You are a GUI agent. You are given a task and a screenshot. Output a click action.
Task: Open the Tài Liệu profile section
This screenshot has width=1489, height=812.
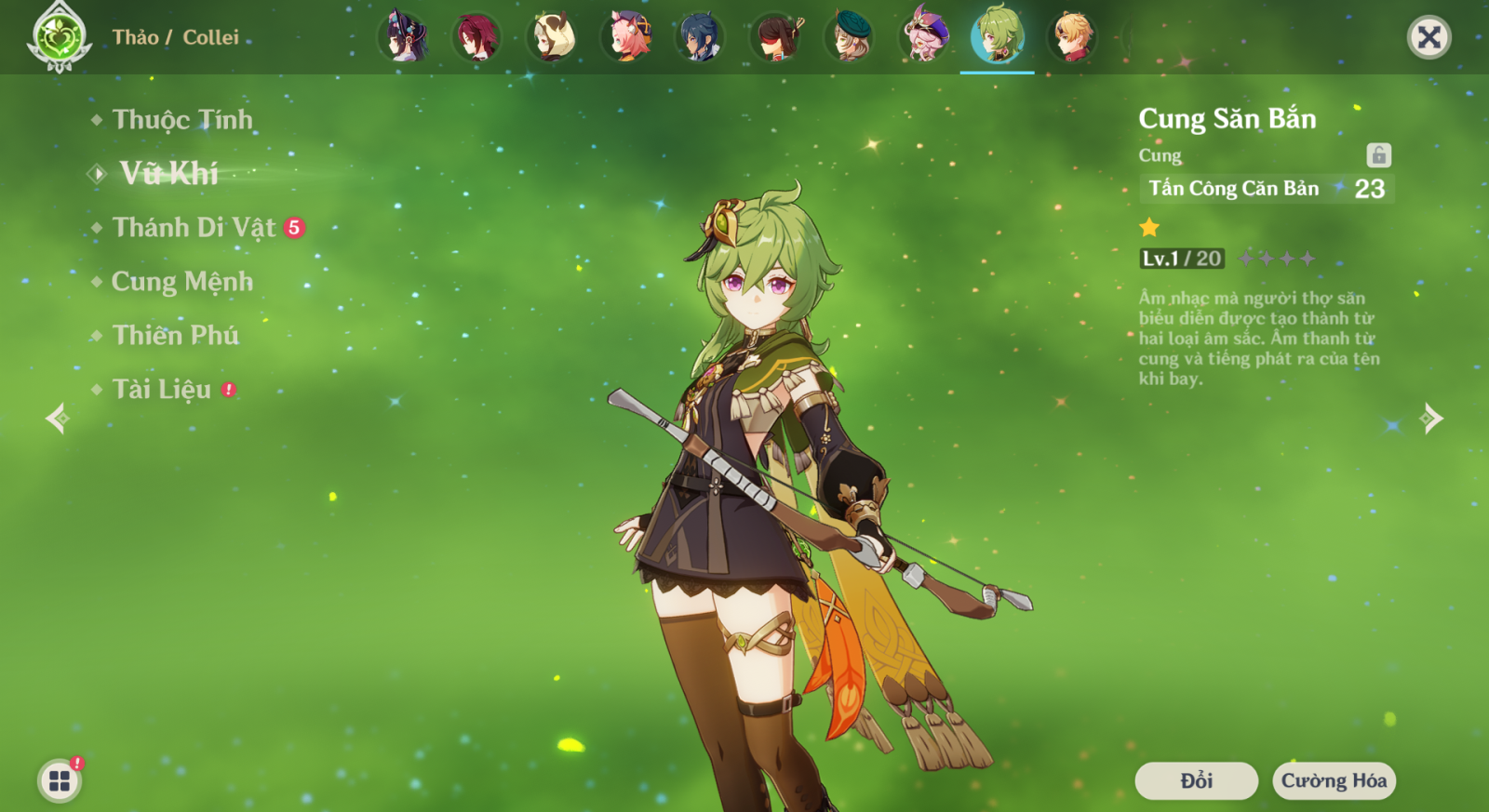click(x=162, y=390)
